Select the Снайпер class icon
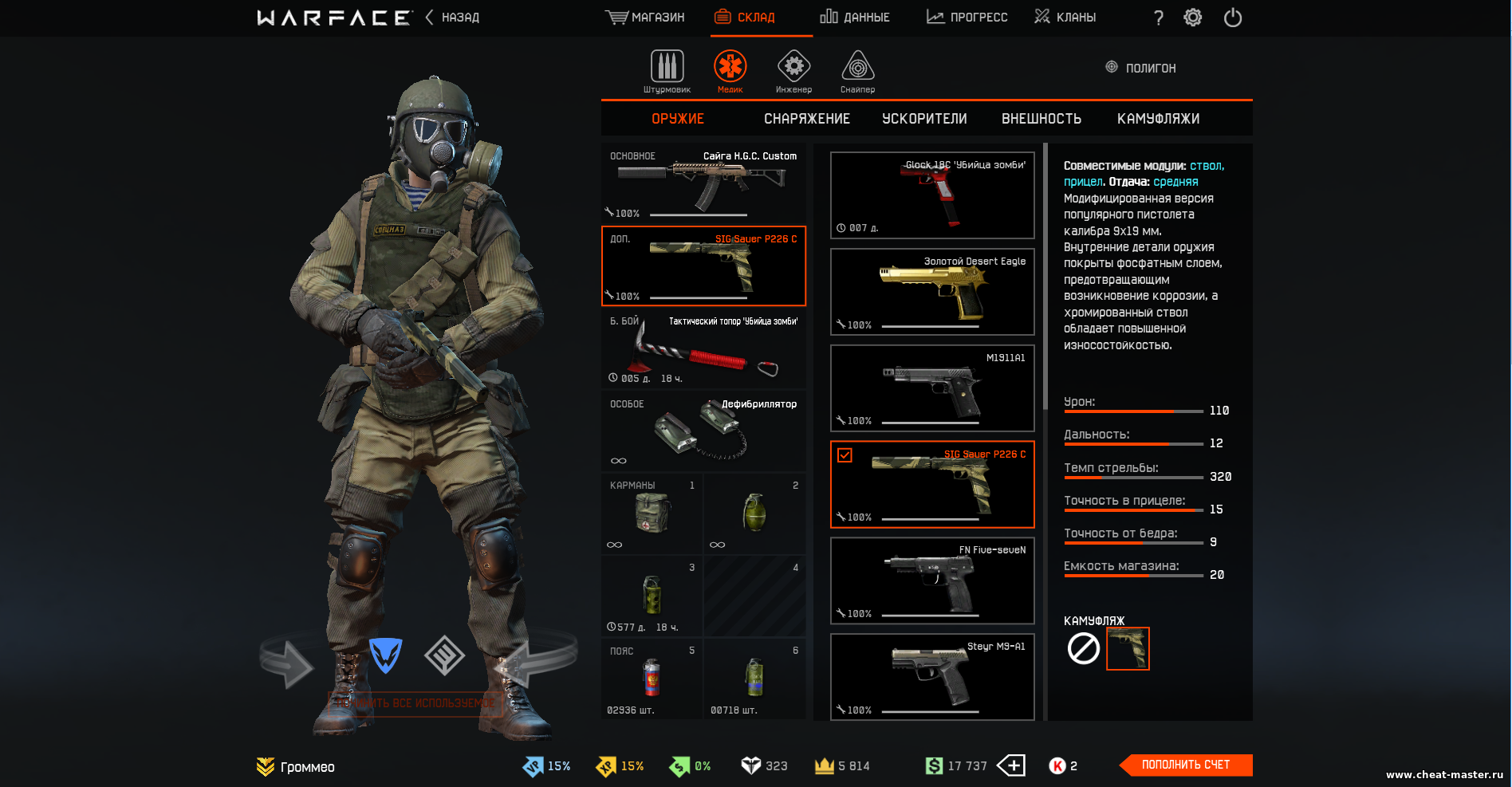Viewport: 1512px width, 787px height. (x=857, y=71)
